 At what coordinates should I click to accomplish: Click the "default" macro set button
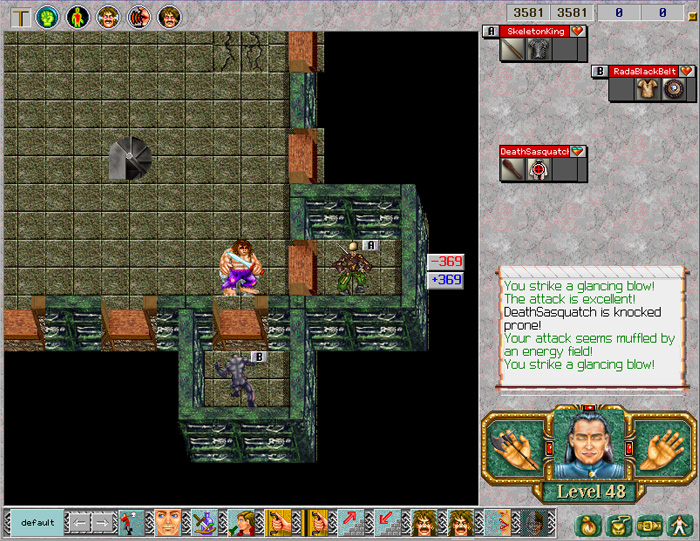tap(37, 522)
